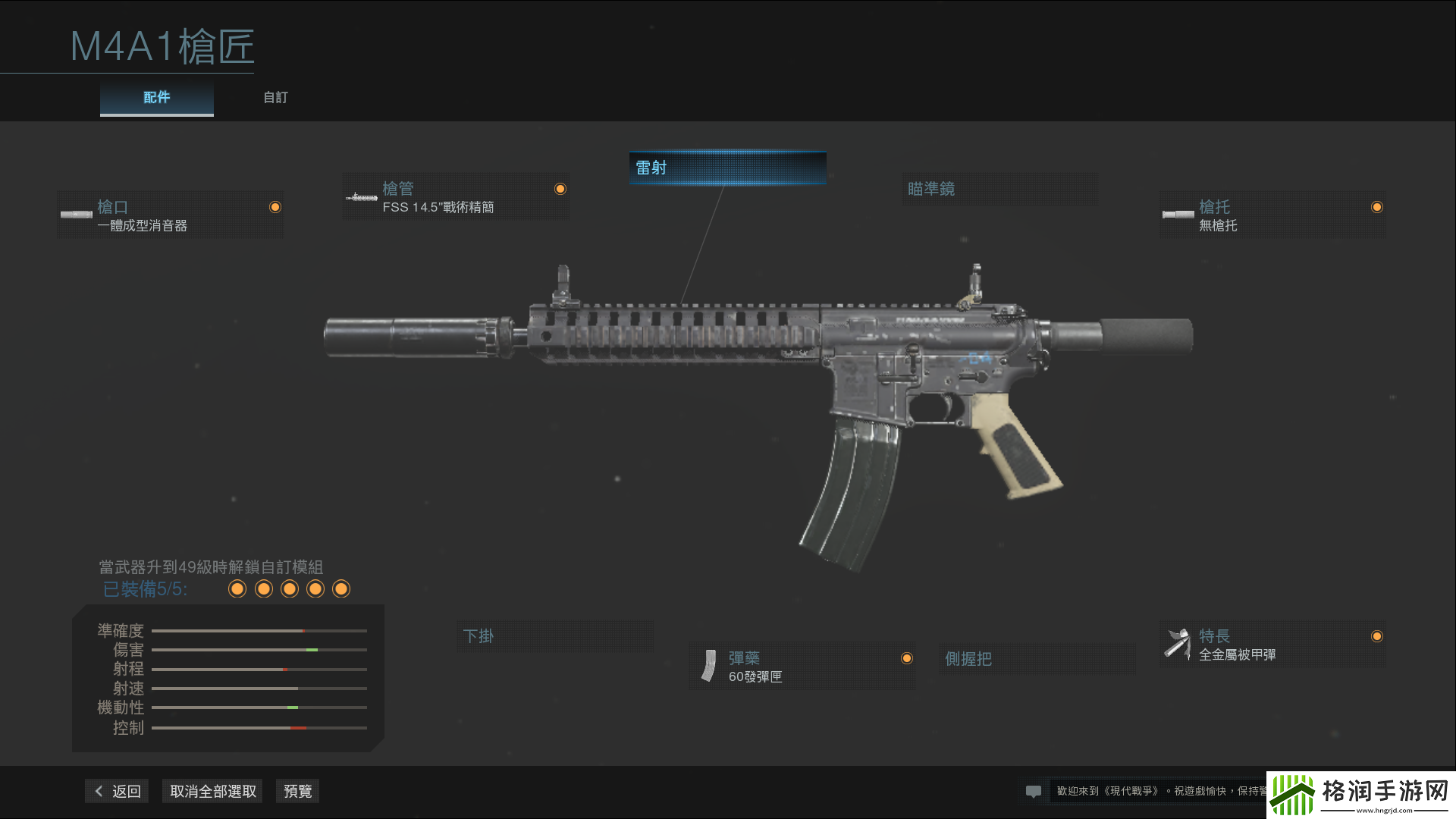This screenshot has height=819, width=1456.
Task: Toggle the orange indicator on the 槍口 slot
Action: click(x=275, y=206)
